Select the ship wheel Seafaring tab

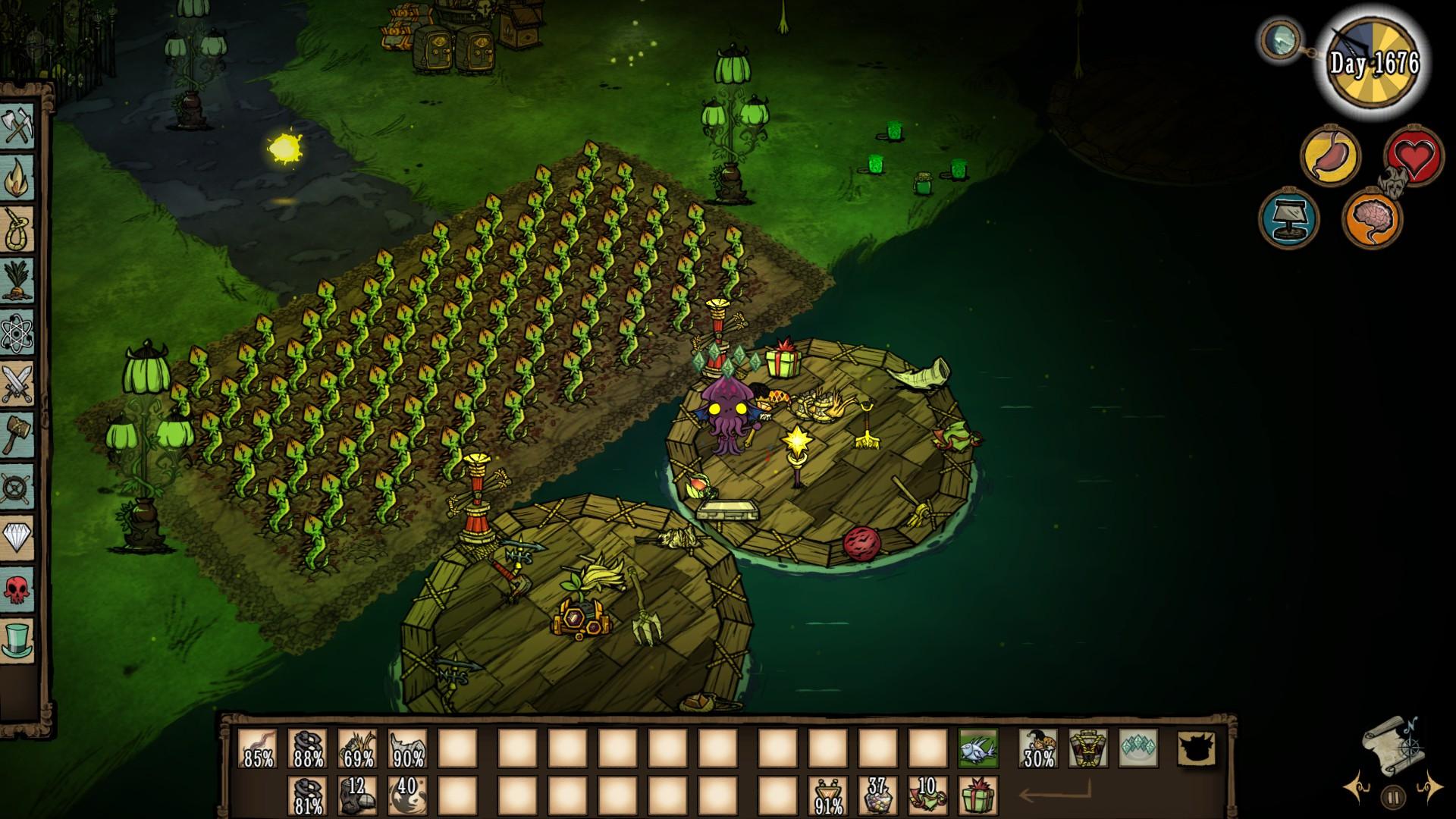tap(18, 486)
